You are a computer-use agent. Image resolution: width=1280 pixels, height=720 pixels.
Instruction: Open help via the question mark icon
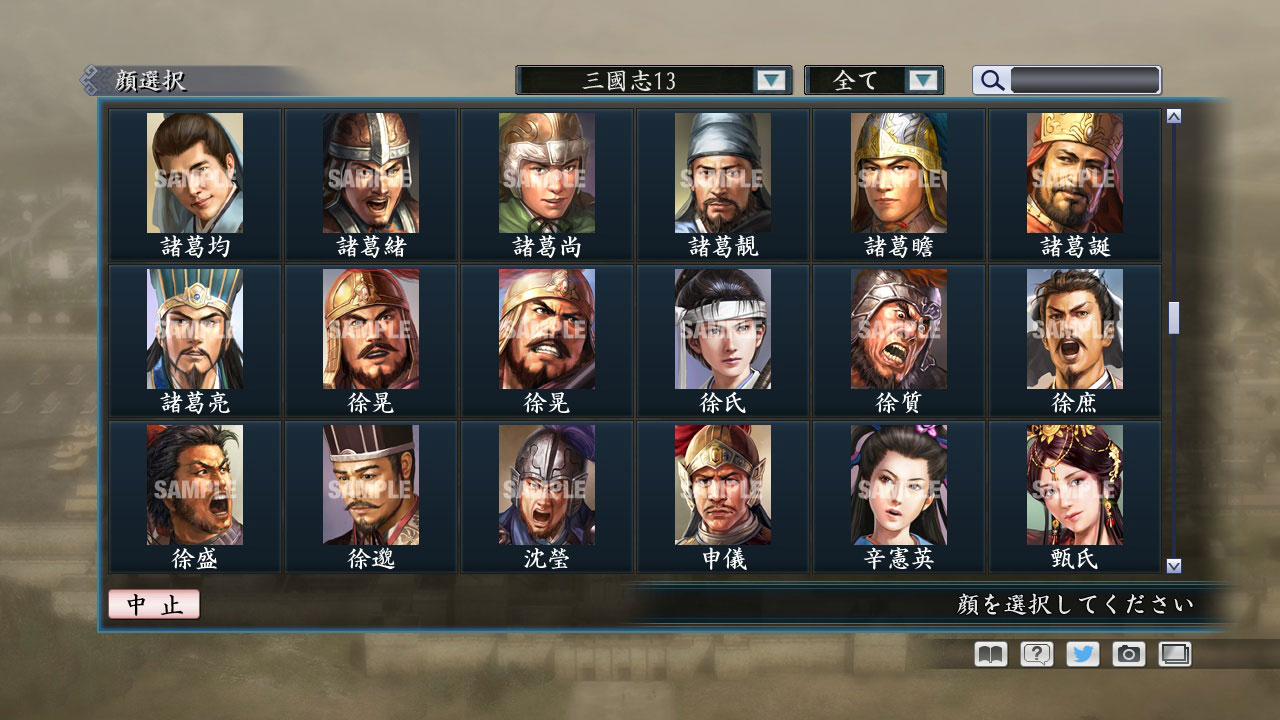click(1035, 654)
